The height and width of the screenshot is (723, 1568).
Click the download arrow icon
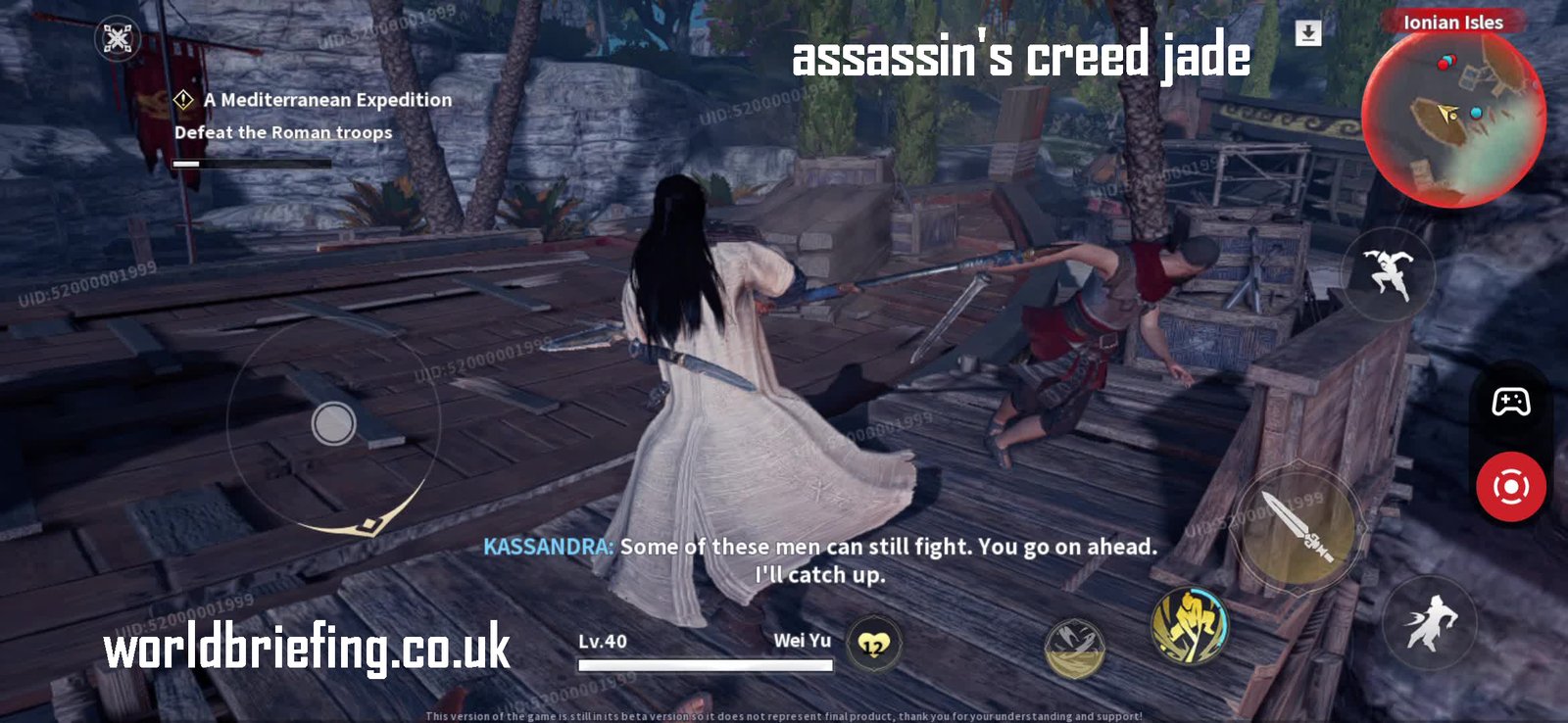coord(1308,33)
